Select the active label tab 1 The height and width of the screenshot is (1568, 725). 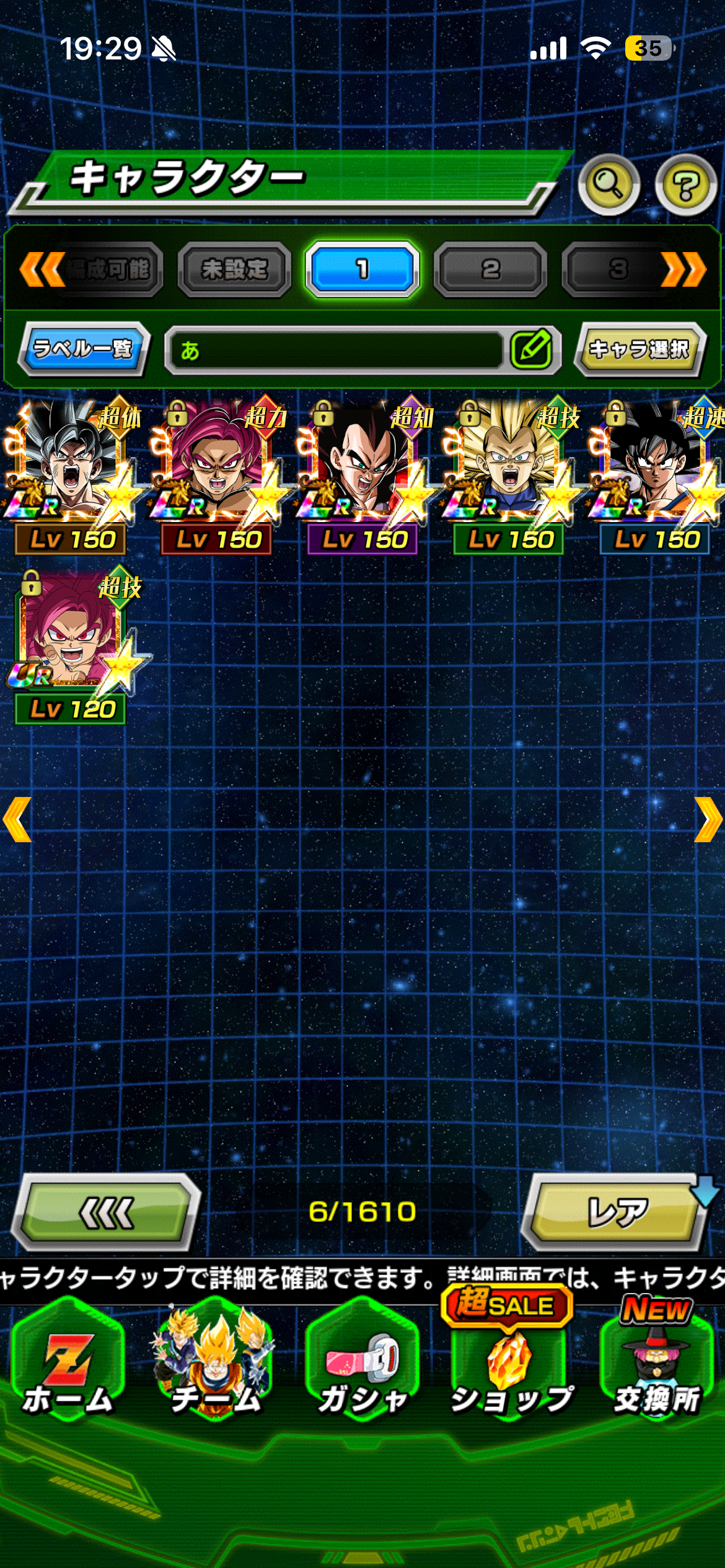(362, 269)
